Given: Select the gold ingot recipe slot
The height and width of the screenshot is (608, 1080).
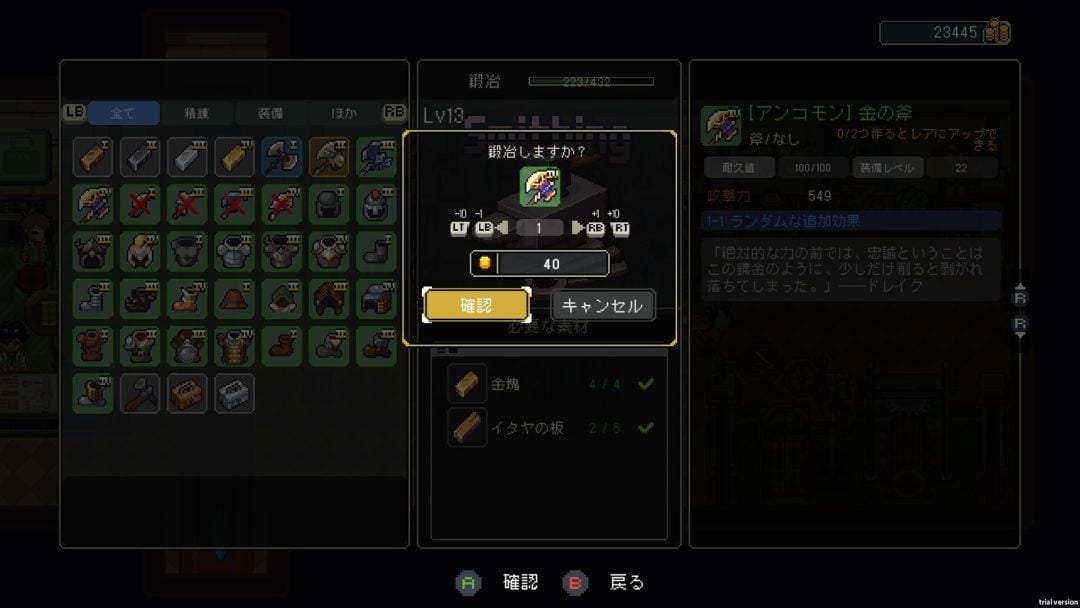Looking at the screenshot, I should pos(234,157).
